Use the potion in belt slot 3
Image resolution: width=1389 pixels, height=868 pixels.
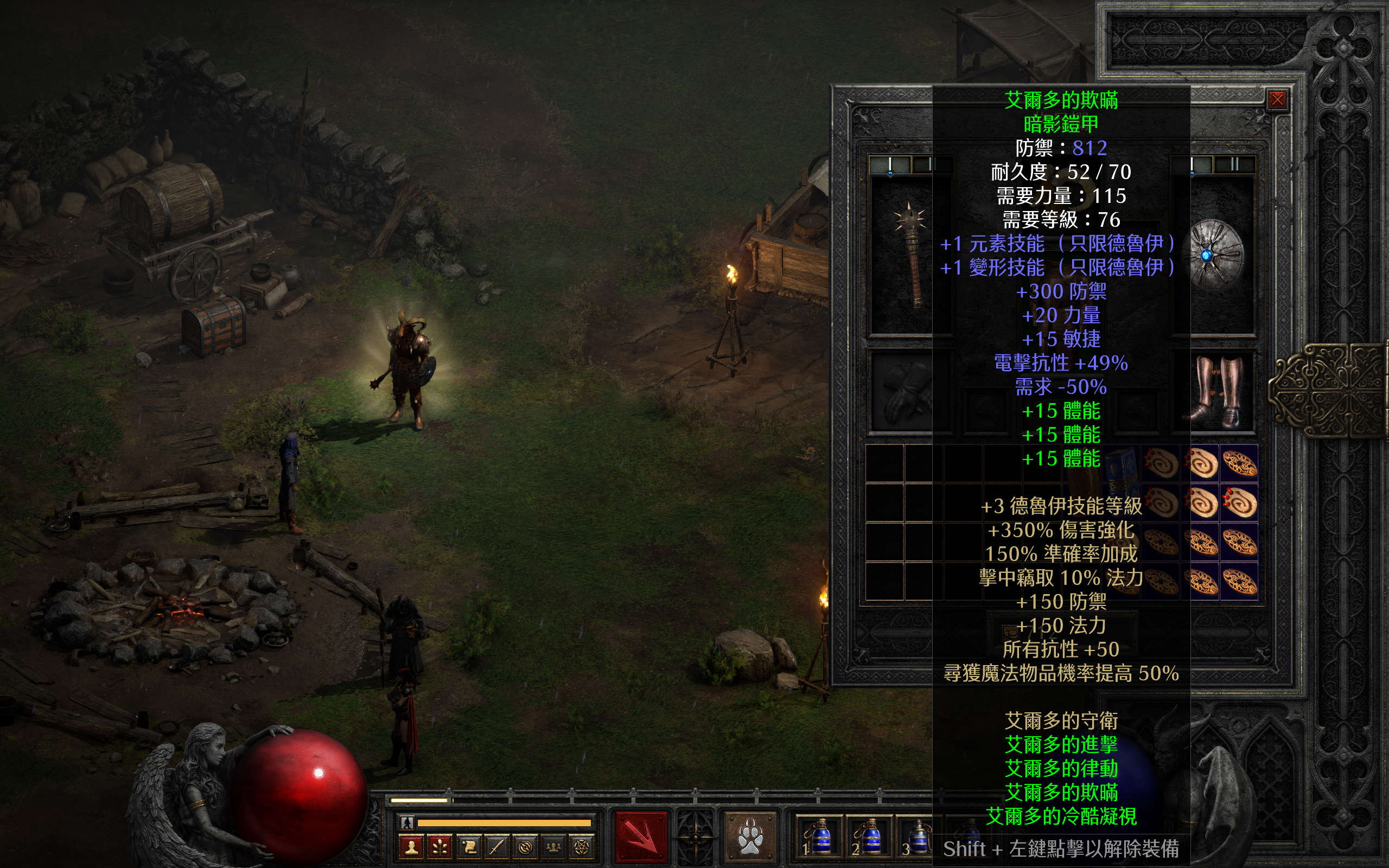(x=919, y=838)
